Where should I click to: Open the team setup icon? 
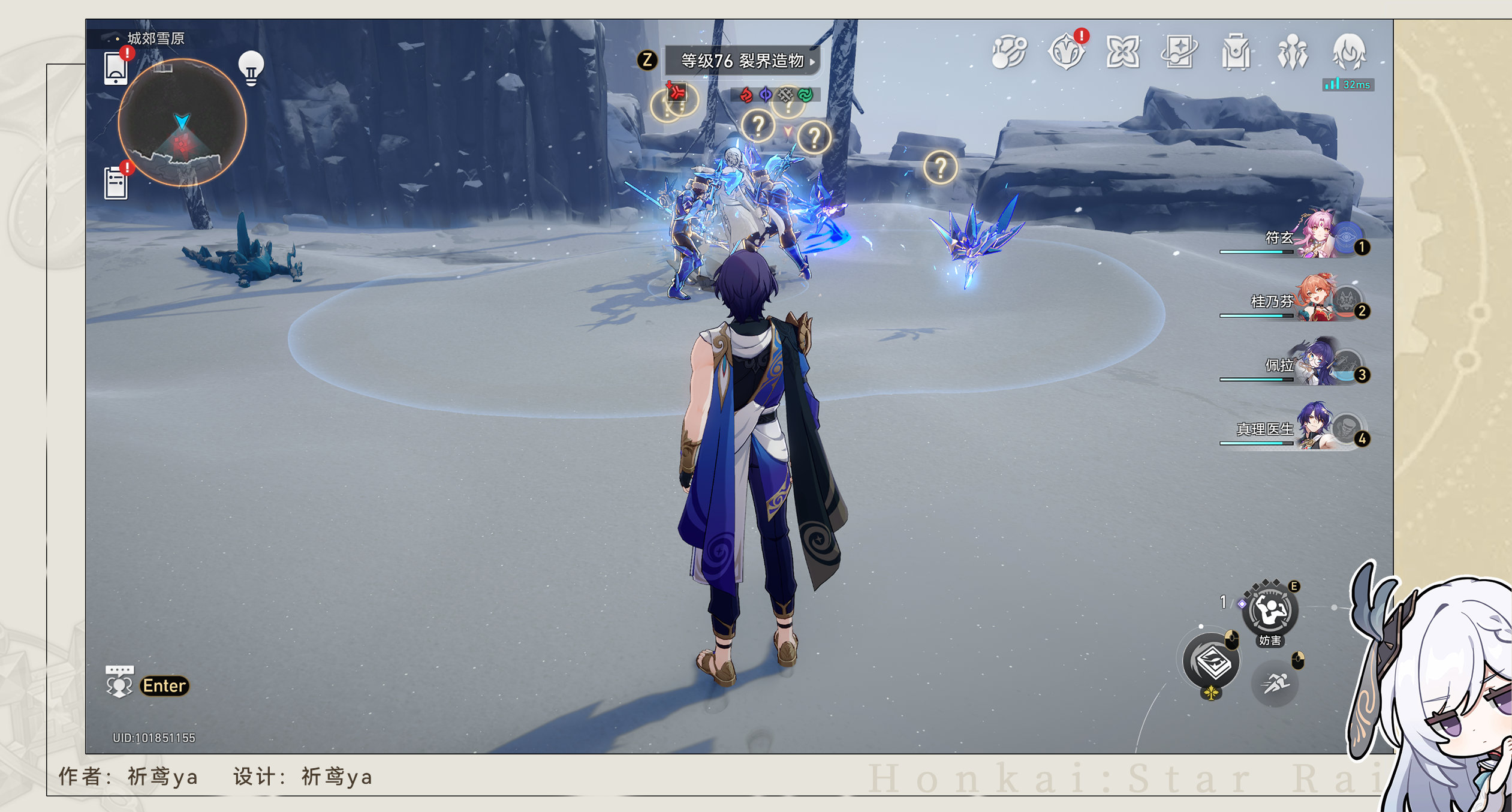(1293, 53)
